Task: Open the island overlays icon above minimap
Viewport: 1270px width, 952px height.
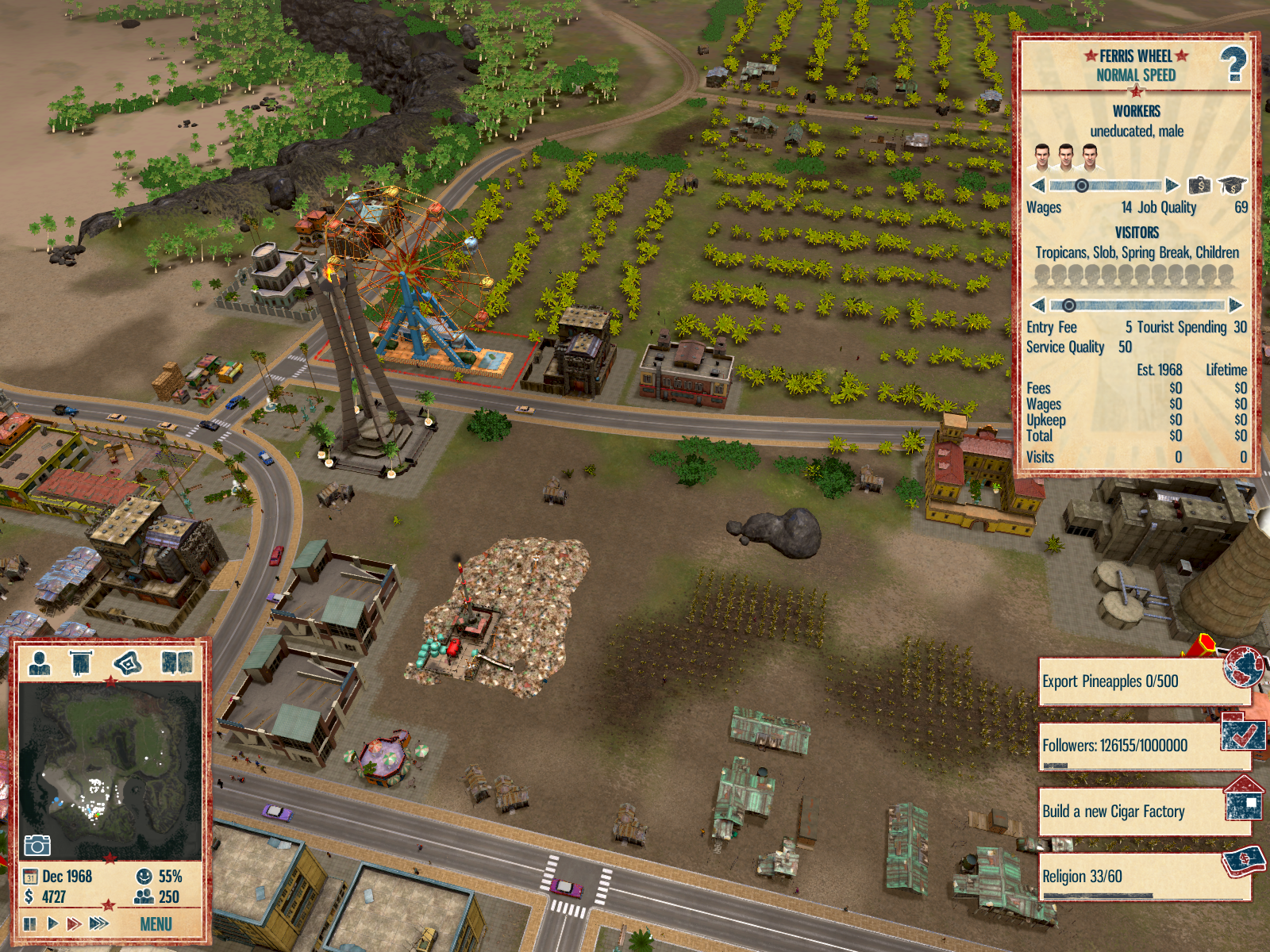Action: pyautogui.click(x=128, y=662)
